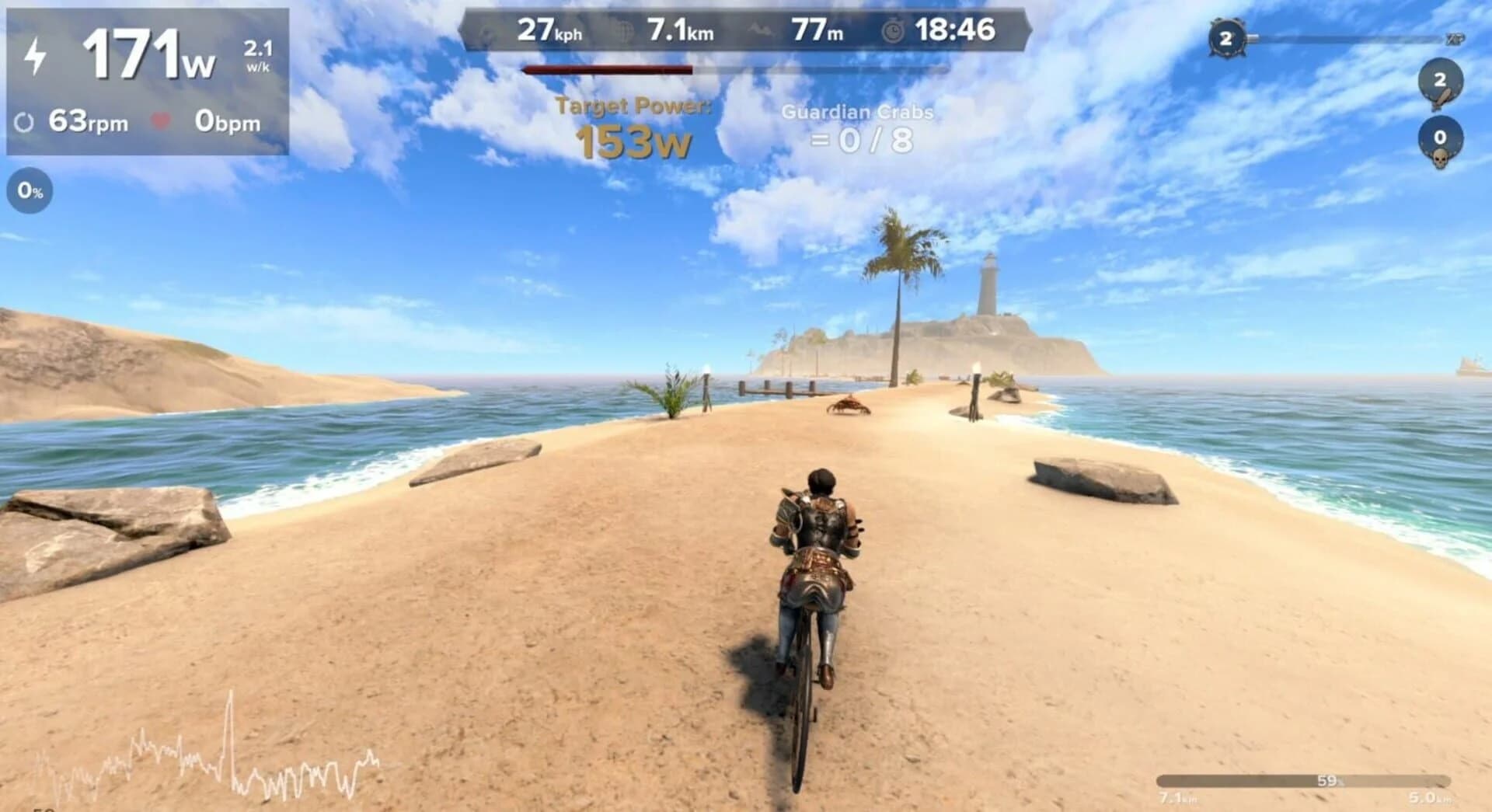Select the Guardian Crabs objective label

pos(859,112)
